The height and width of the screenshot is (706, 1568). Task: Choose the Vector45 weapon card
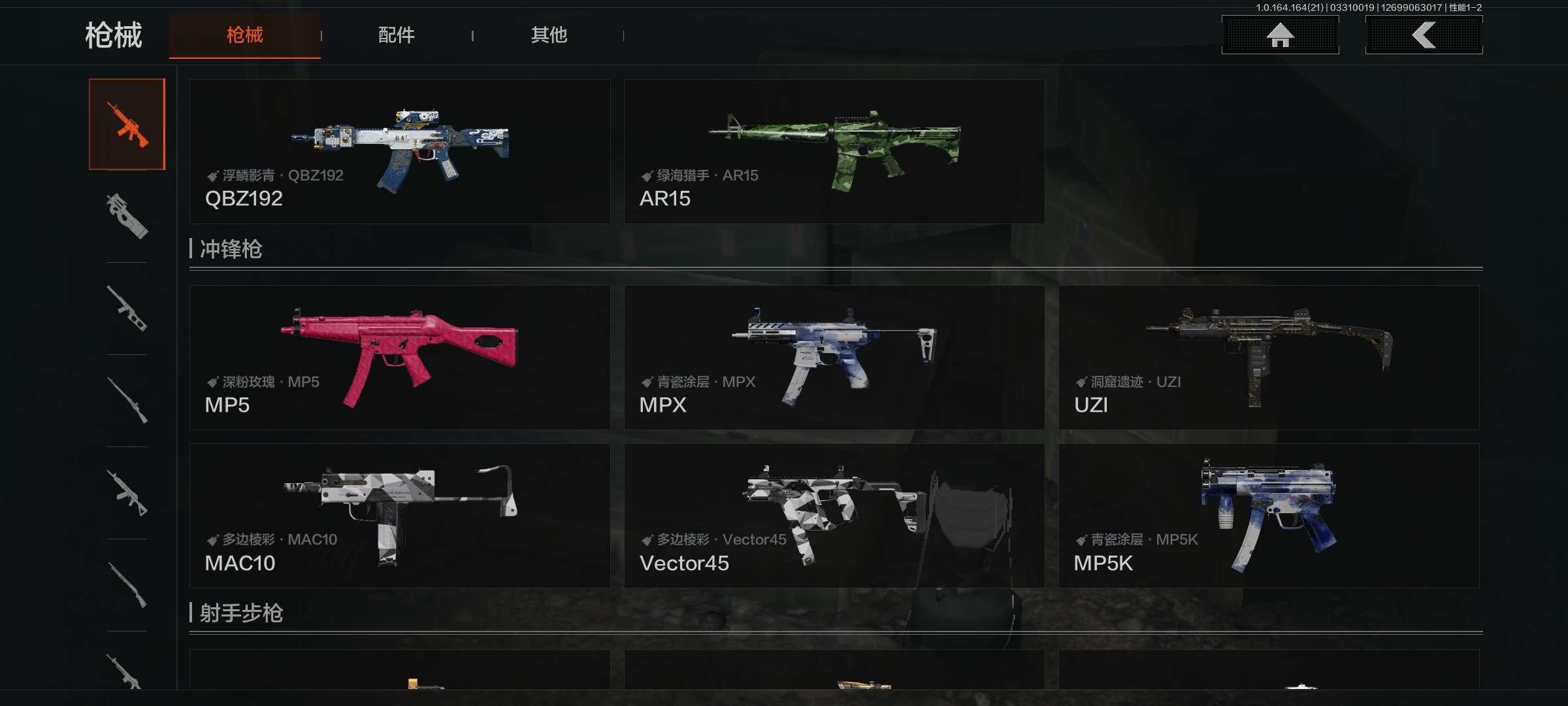click(x=834, y=516)
